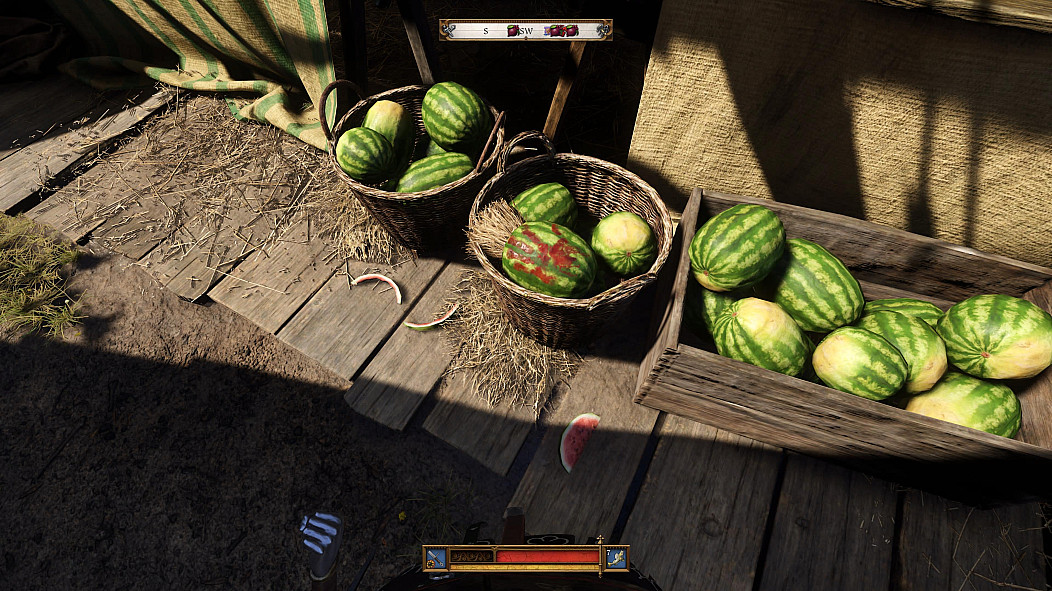Click the compass bar at the top
Viewport: 1052px width, 591px height.
(525, 30)
